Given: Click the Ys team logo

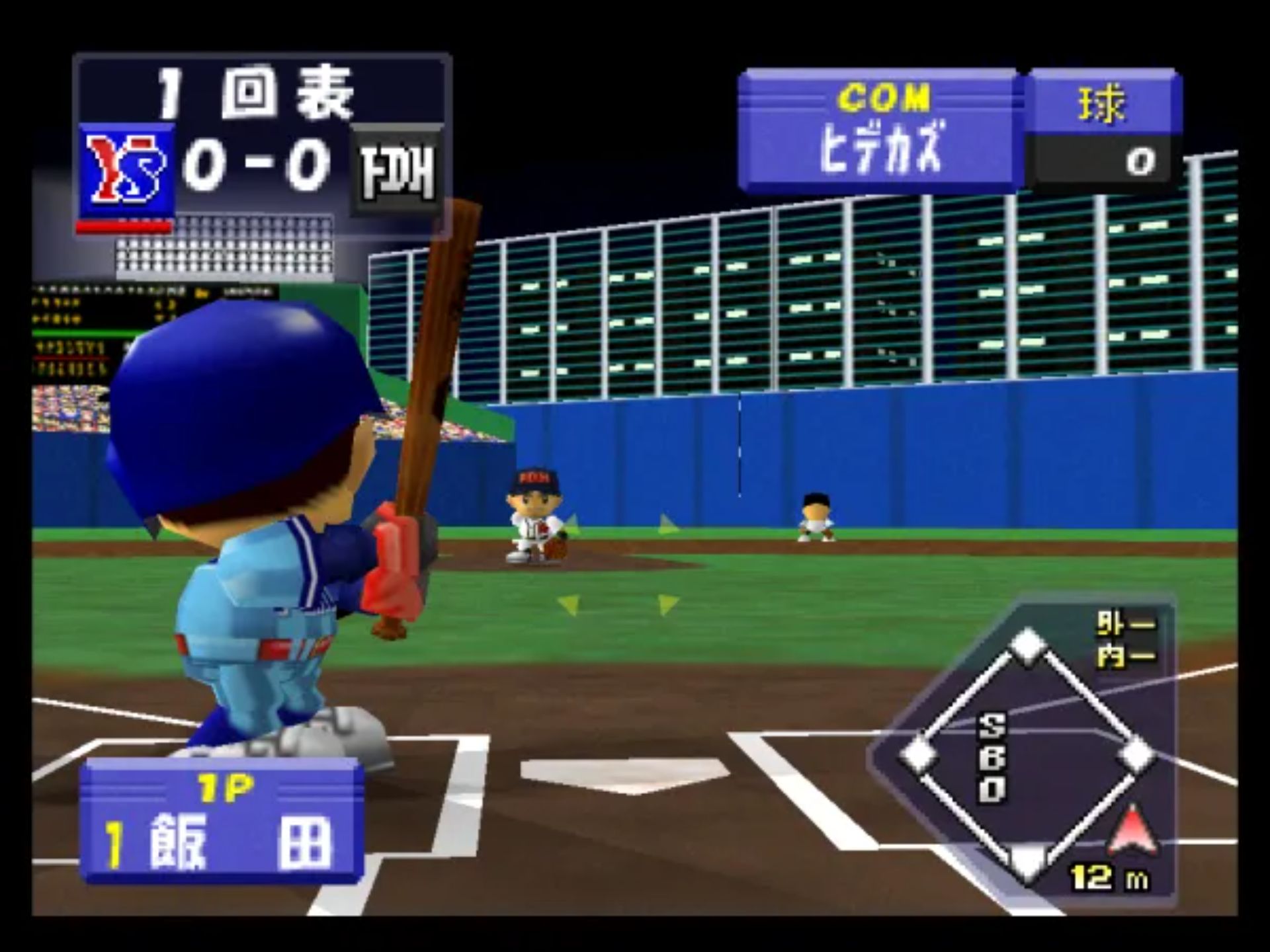Looking at the screenshot, I should point(127,169).
